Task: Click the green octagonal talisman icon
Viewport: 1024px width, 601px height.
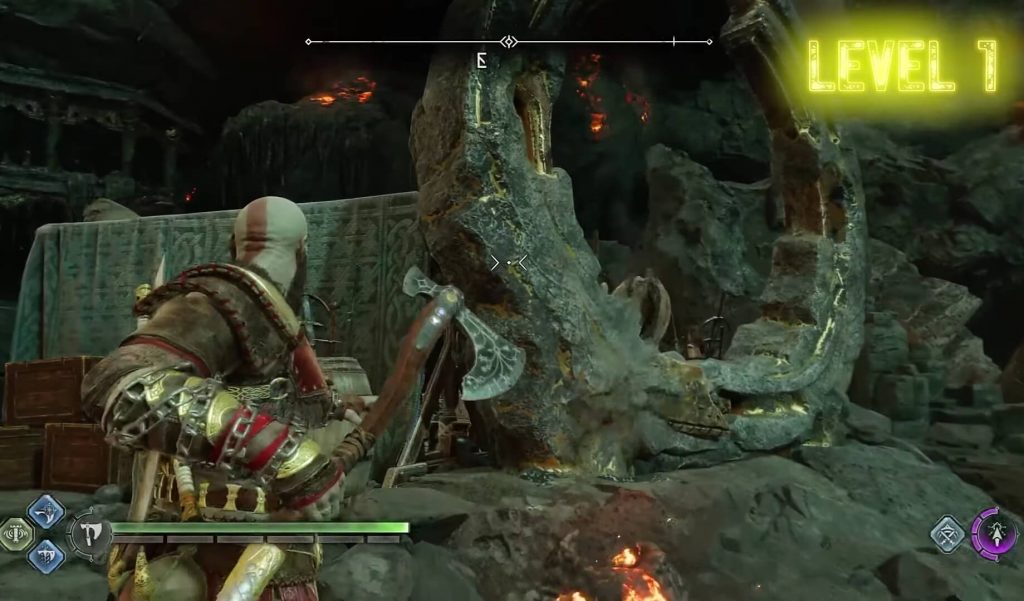Action: click(15, 535)
